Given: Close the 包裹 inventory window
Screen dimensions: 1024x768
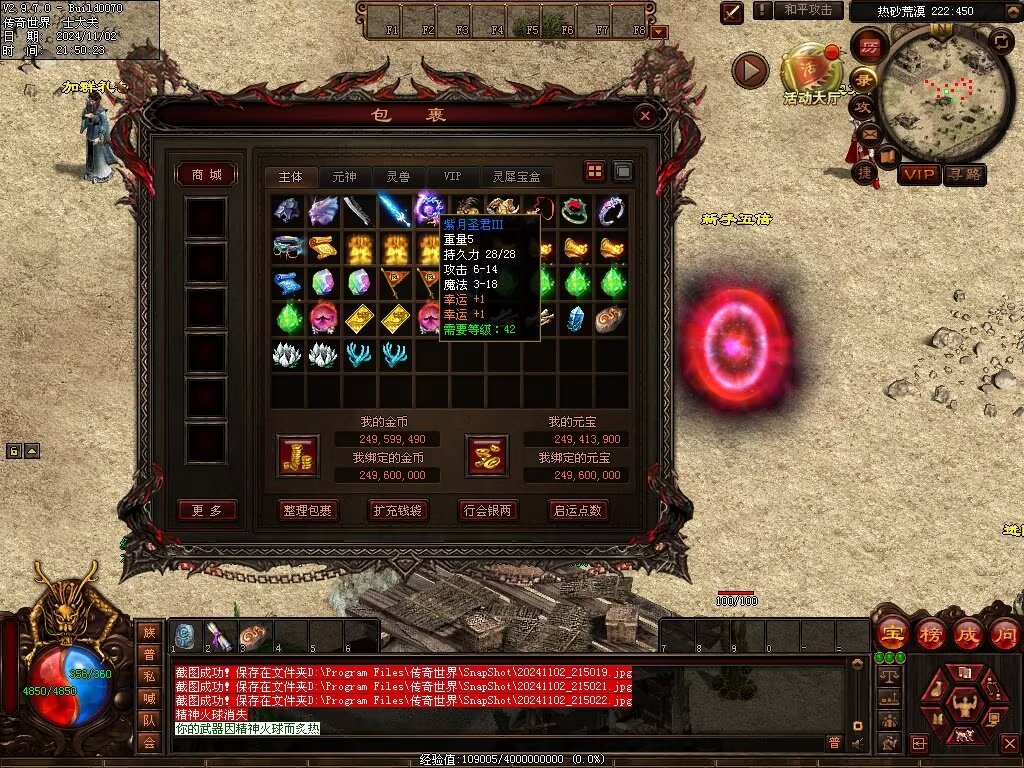Looking at the screenshot, I should click(x=645, y=116).
